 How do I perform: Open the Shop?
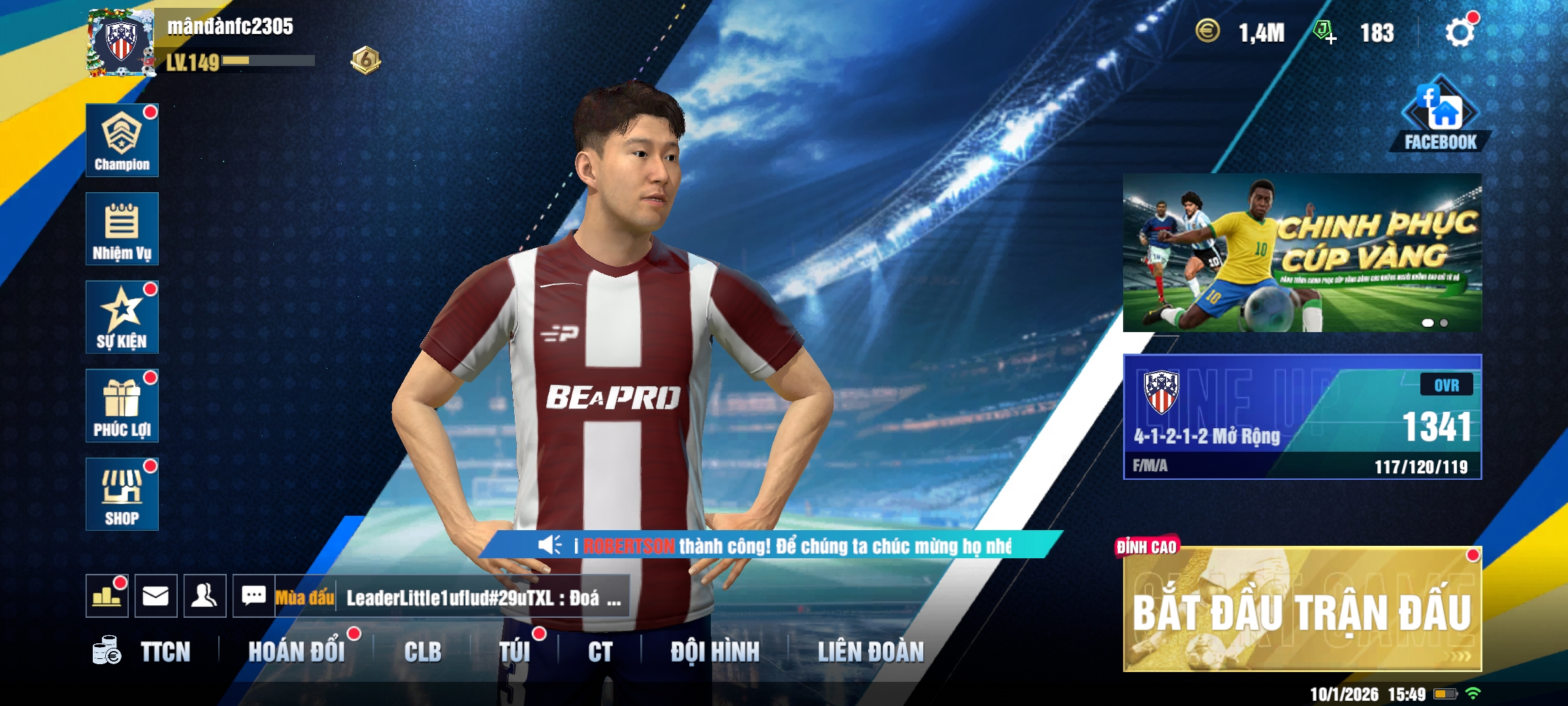(122, 494)
